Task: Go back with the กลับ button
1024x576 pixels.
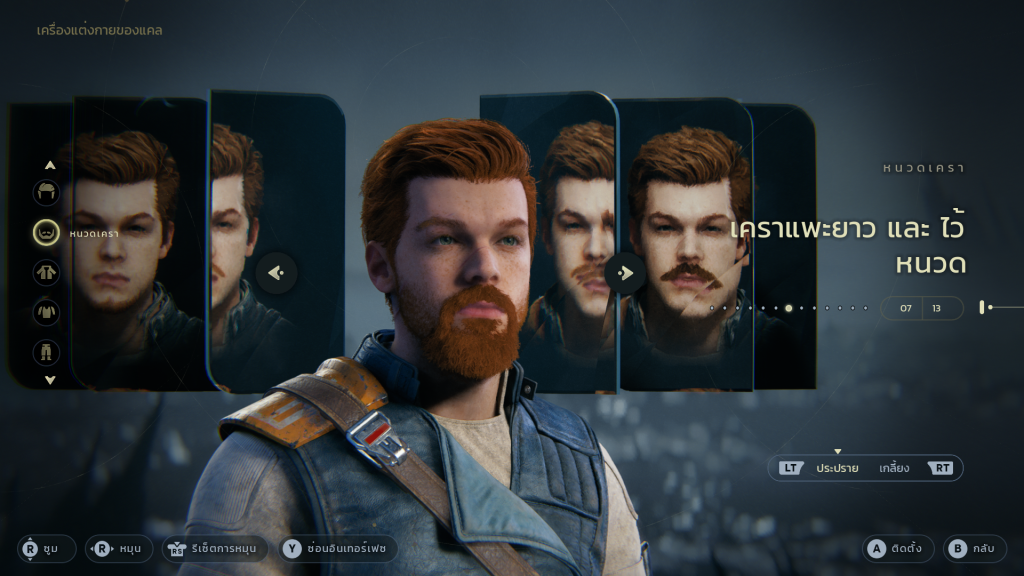Action: click(x=970, y=548)
